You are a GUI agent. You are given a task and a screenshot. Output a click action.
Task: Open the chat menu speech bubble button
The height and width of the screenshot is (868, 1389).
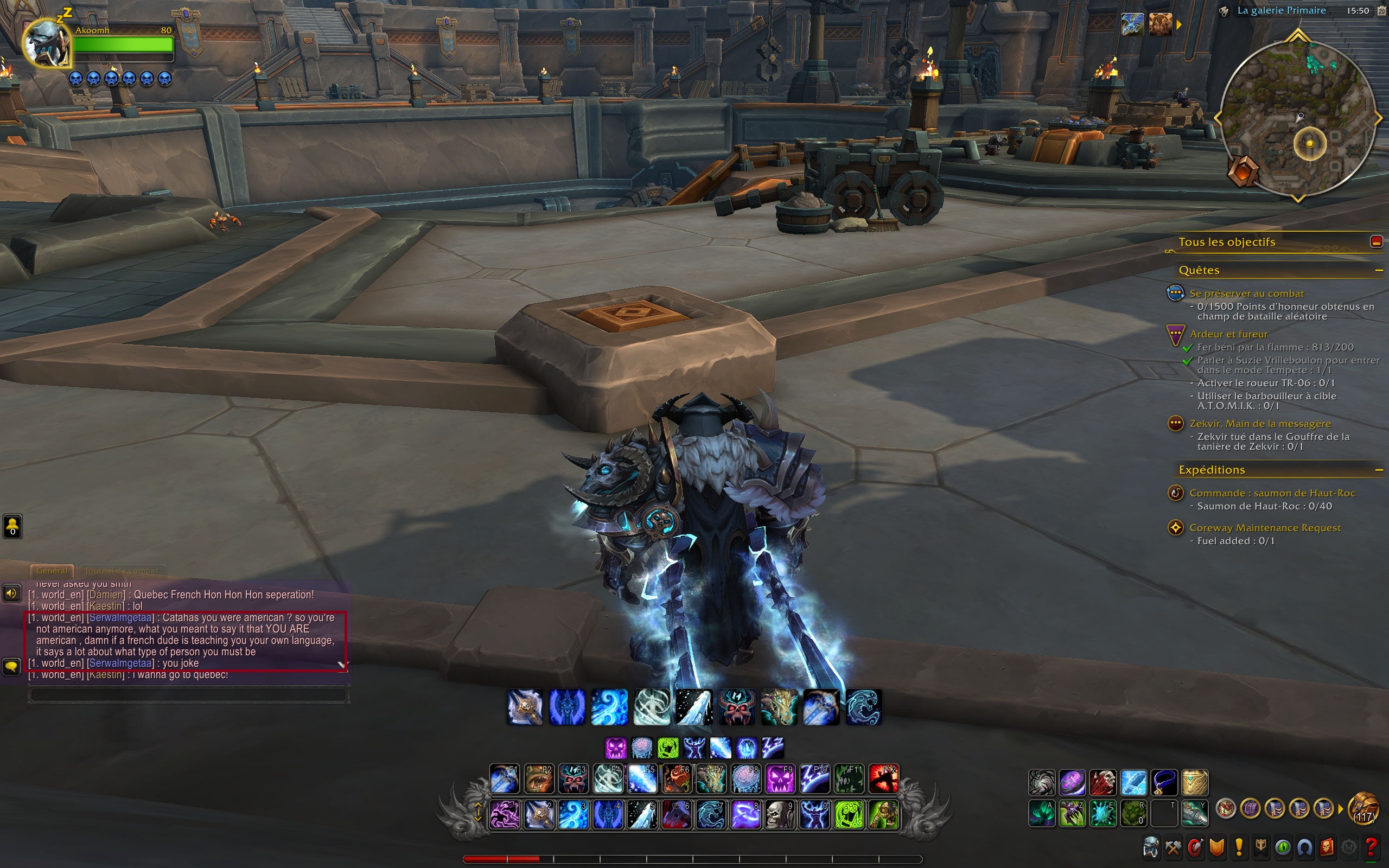click(x=12, y=667)
